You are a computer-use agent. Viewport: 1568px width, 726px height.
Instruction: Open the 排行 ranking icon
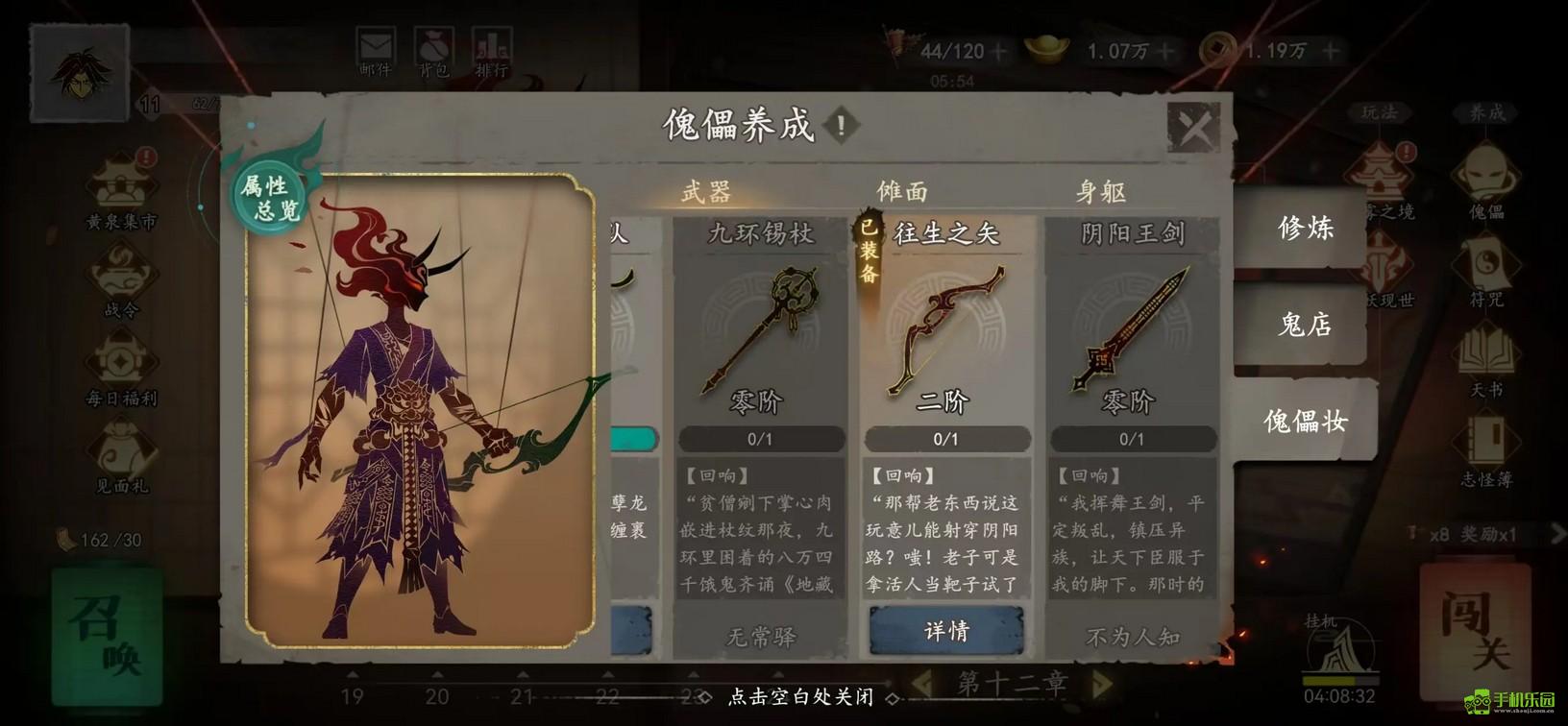pyautogui.click(x=492, y=53)
